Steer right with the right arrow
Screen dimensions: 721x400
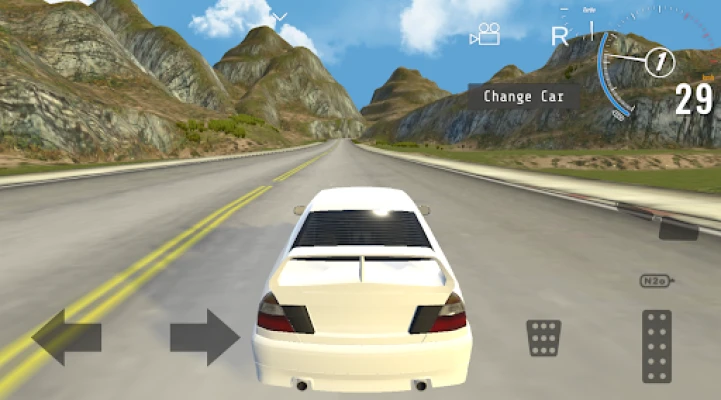tap(205, 336)
